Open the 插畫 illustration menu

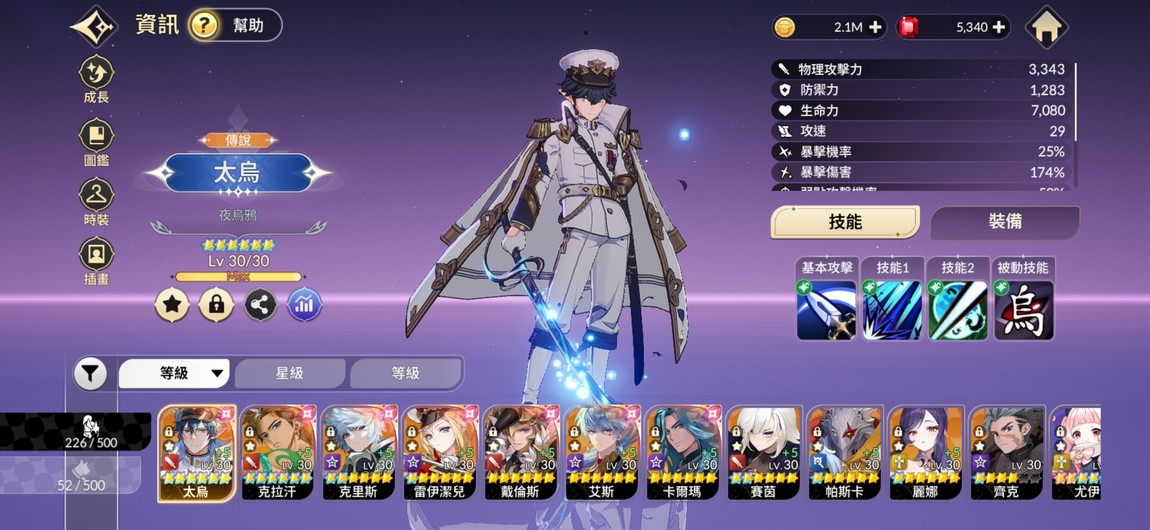point(96,260)
